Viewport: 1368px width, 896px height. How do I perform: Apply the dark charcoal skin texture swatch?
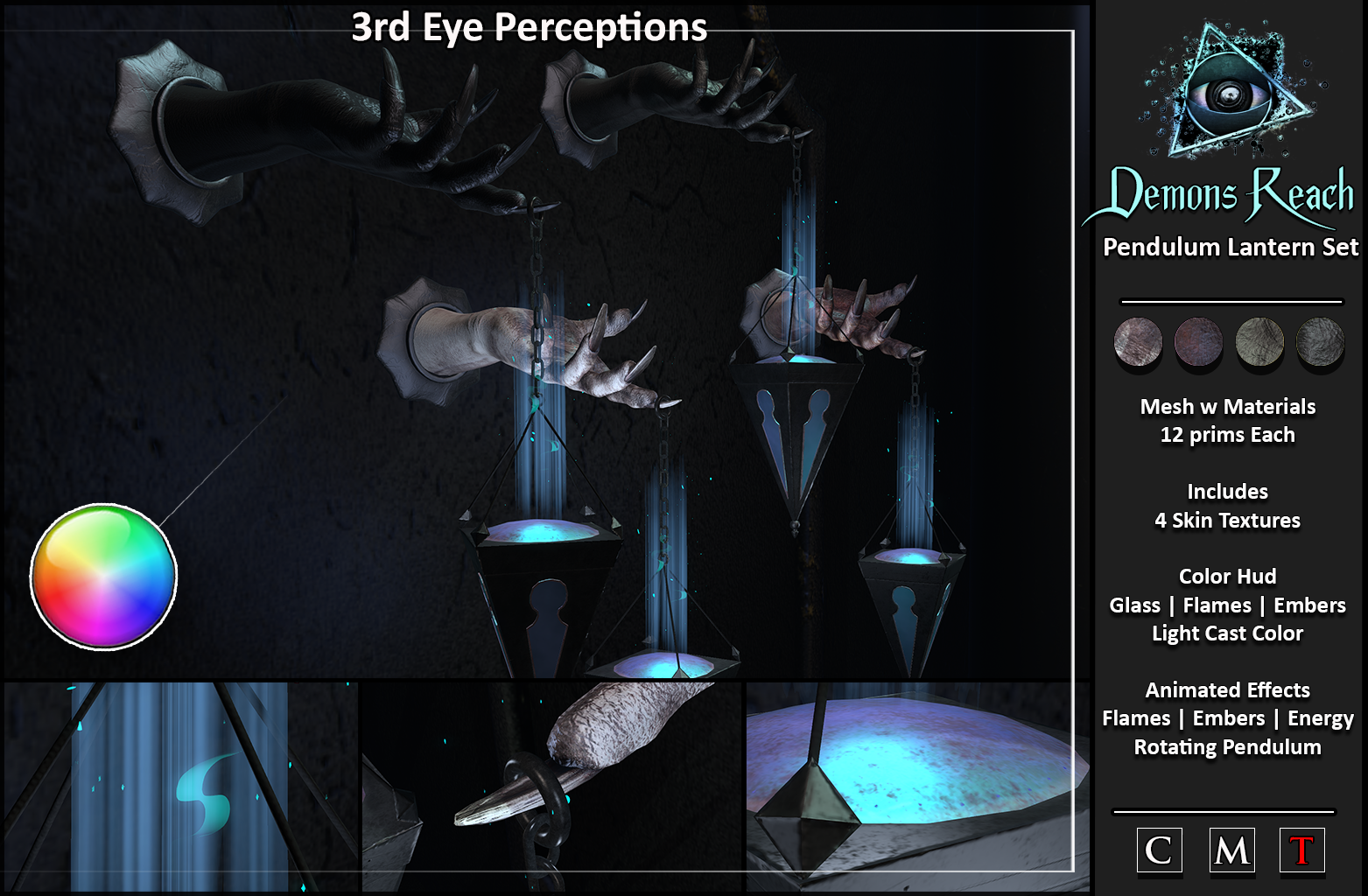click(x=1319, y=341)
